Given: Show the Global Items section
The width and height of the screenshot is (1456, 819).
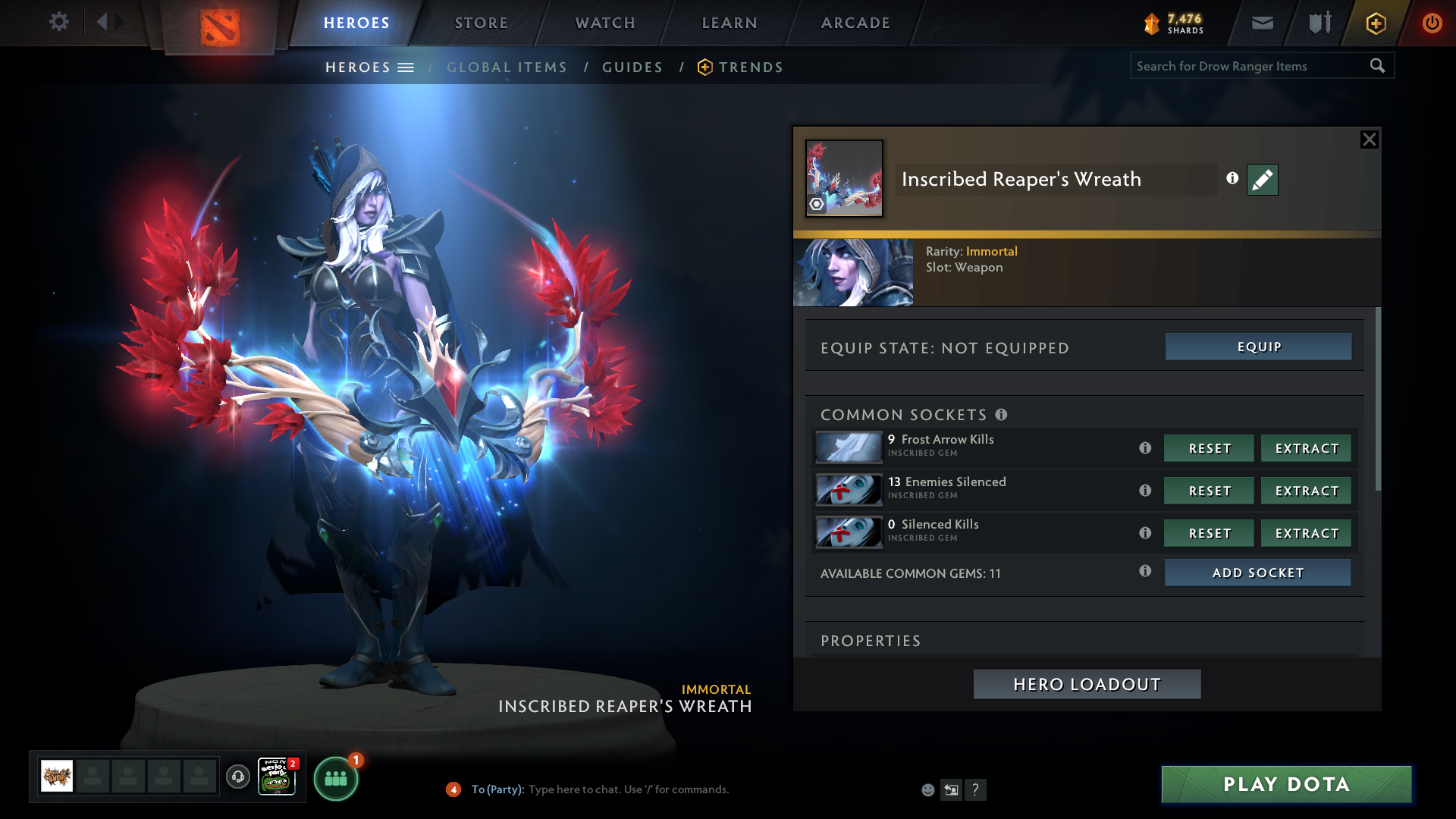Looking at the screenshot, I should pos(507,67).
